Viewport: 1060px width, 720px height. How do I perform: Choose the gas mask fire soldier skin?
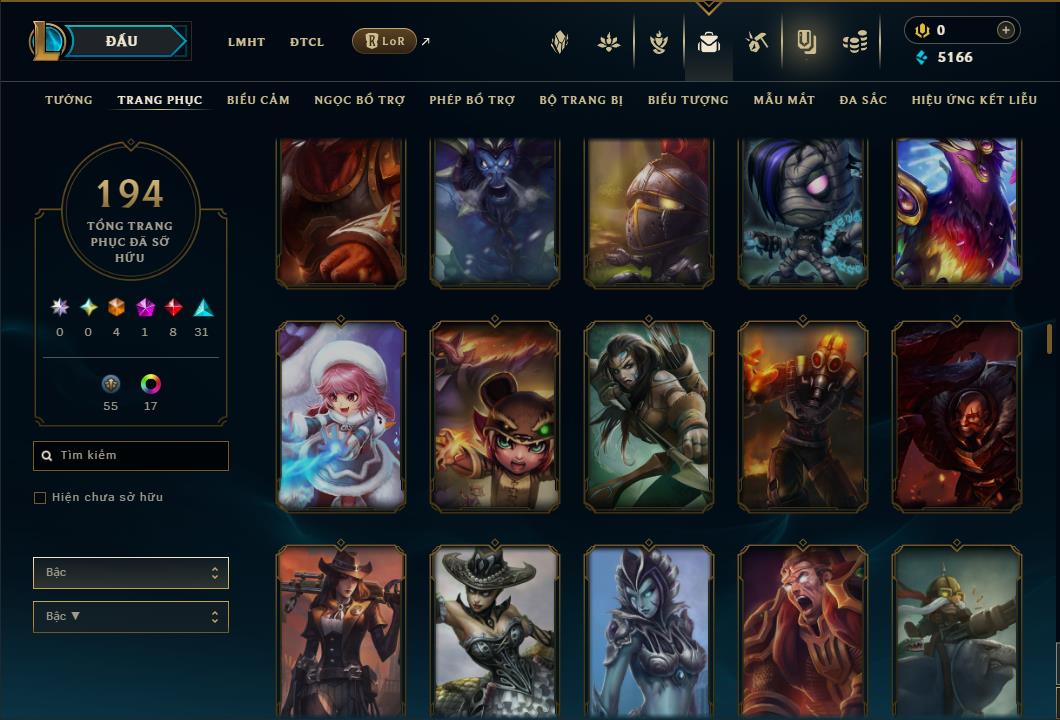[x=803, y=416]
